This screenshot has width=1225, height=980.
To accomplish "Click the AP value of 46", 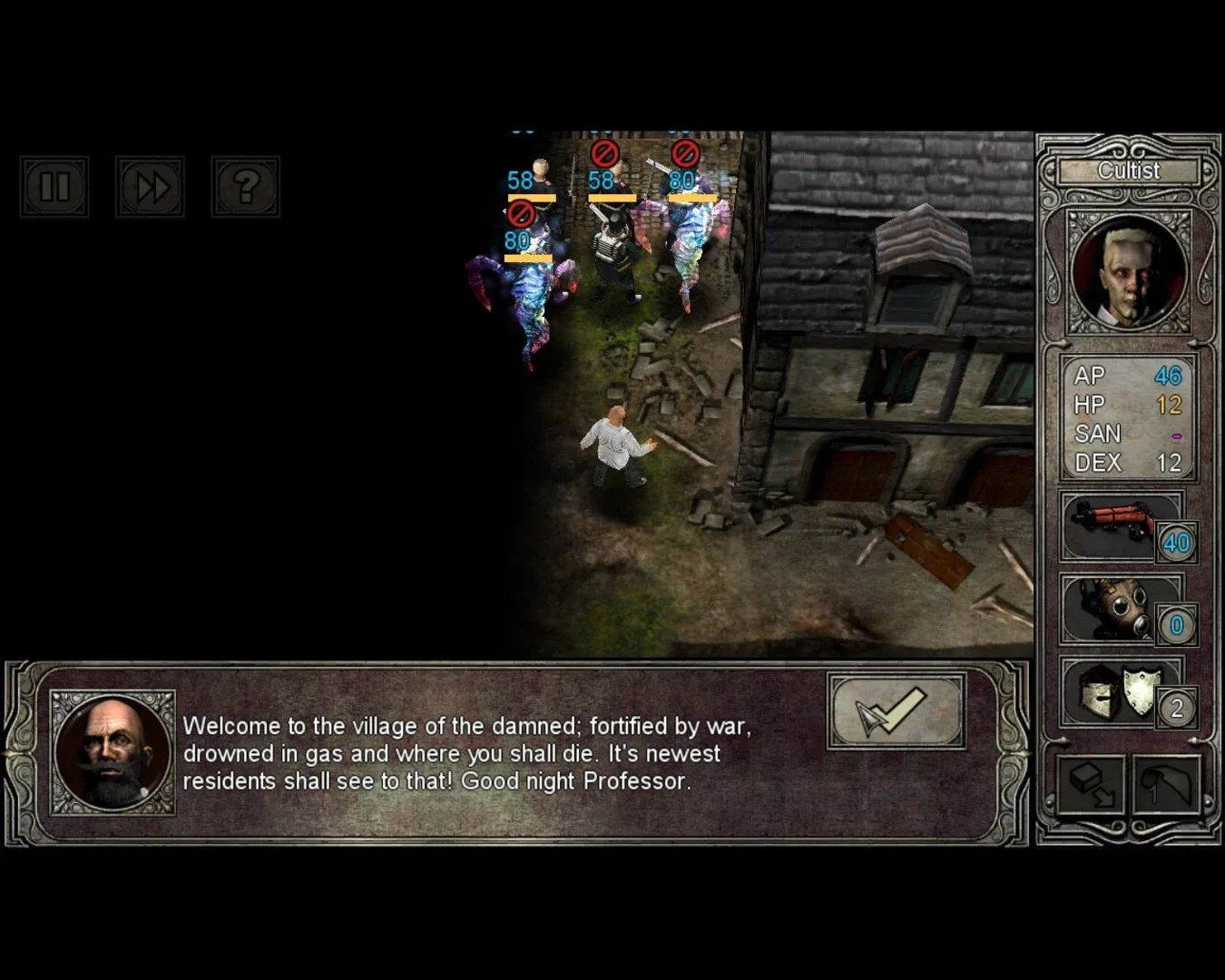I will pos(1171,377).
